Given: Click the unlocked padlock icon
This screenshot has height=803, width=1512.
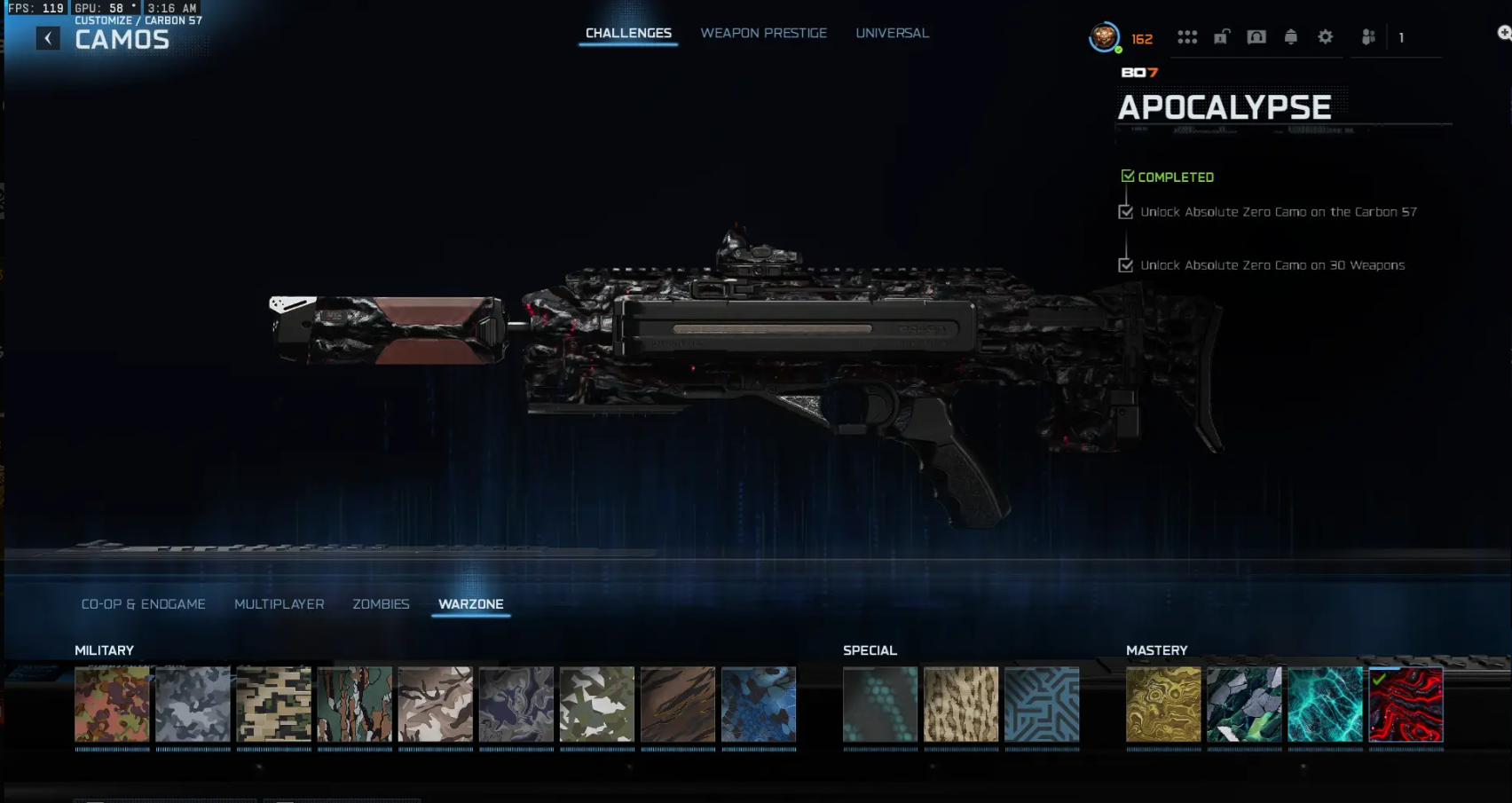Looking at the screenshot, I should point(1222,37).
